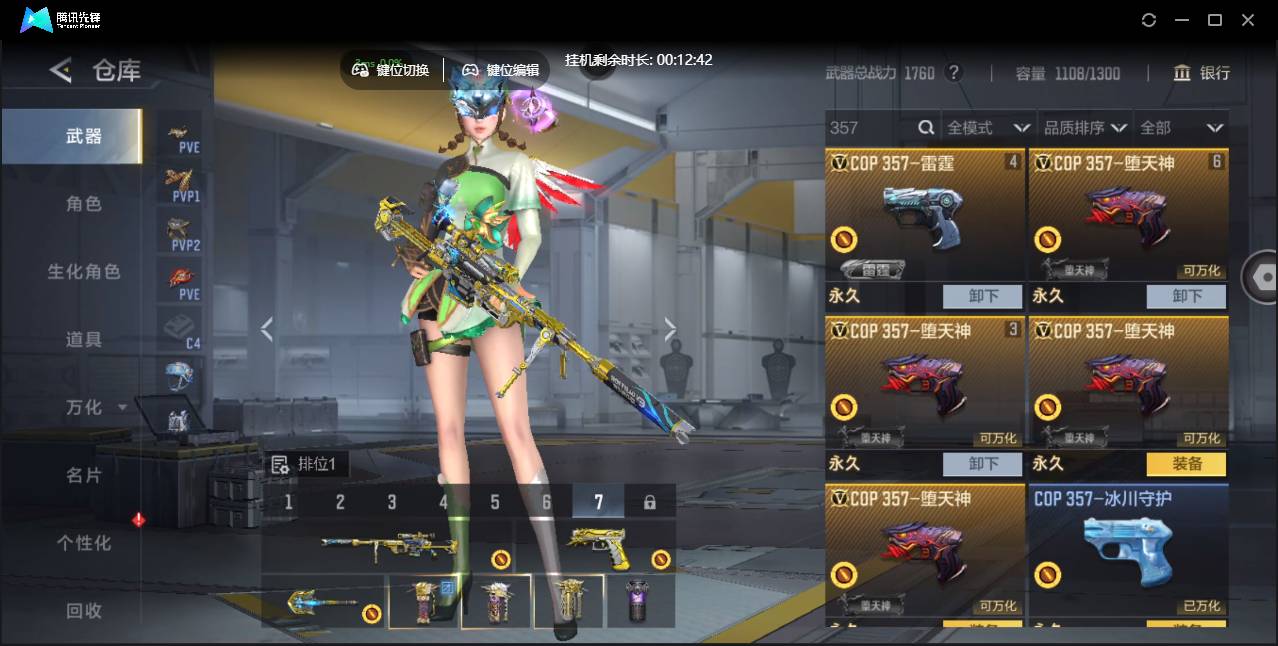Screen dimensions: 1278x646
Task: Open the 名片 name card section
Action: pos(84,475)
